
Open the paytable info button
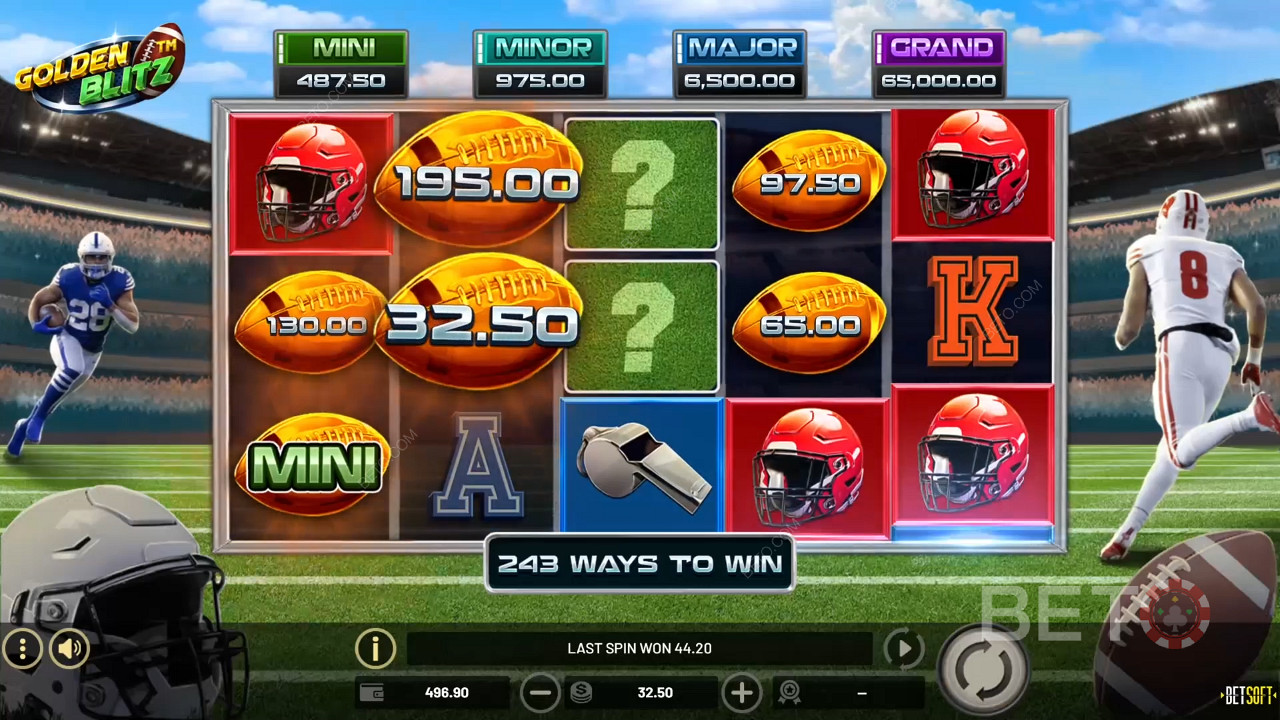point(375,649)
